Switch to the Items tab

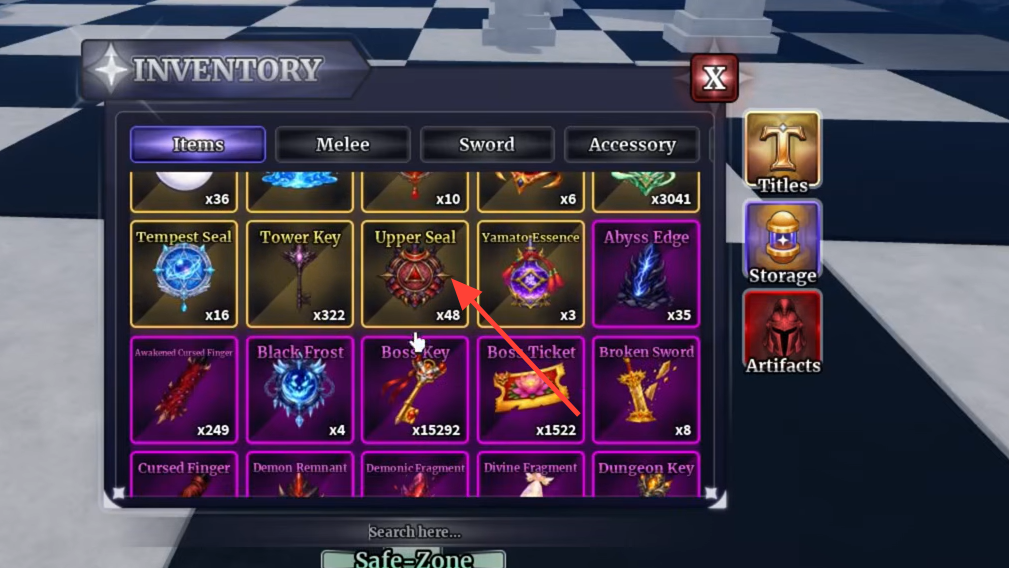tap(198, 145)
